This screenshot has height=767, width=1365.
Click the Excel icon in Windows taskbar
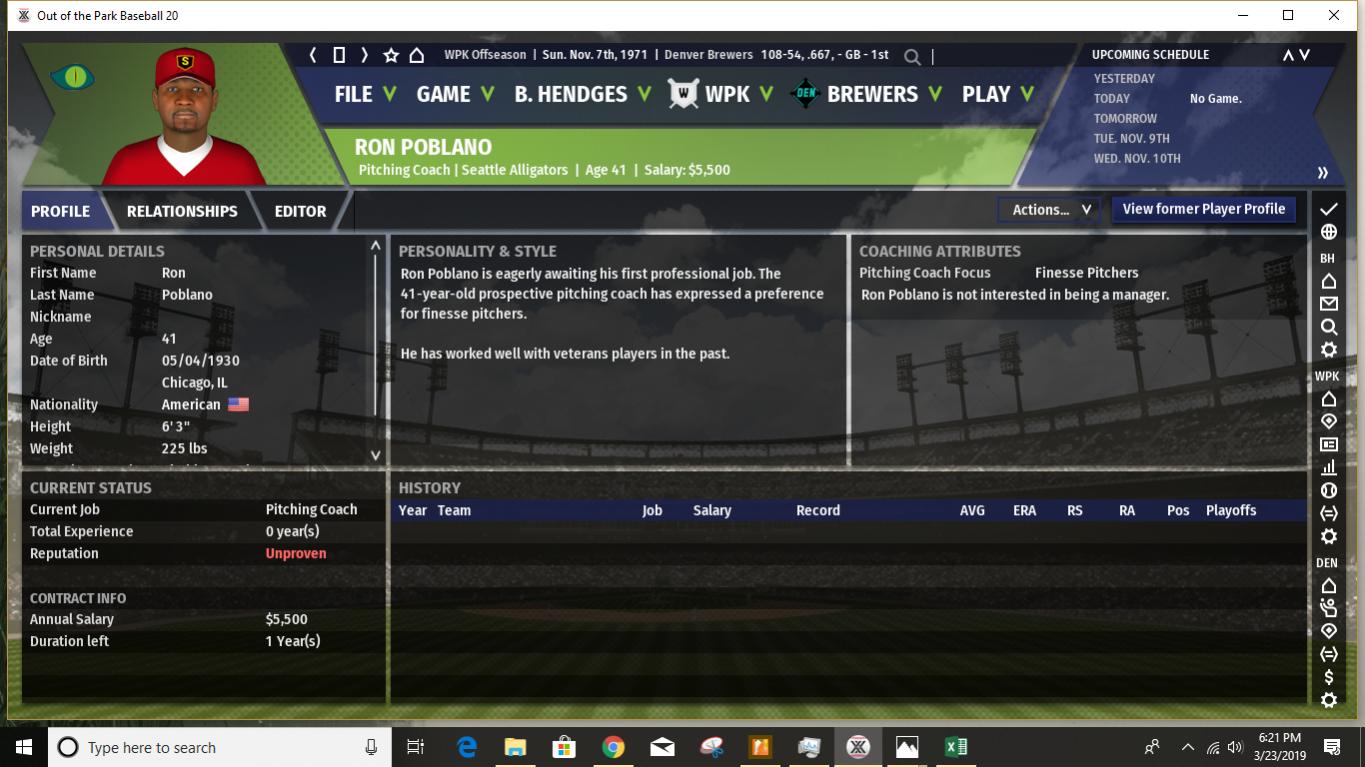tap(955, 747)
